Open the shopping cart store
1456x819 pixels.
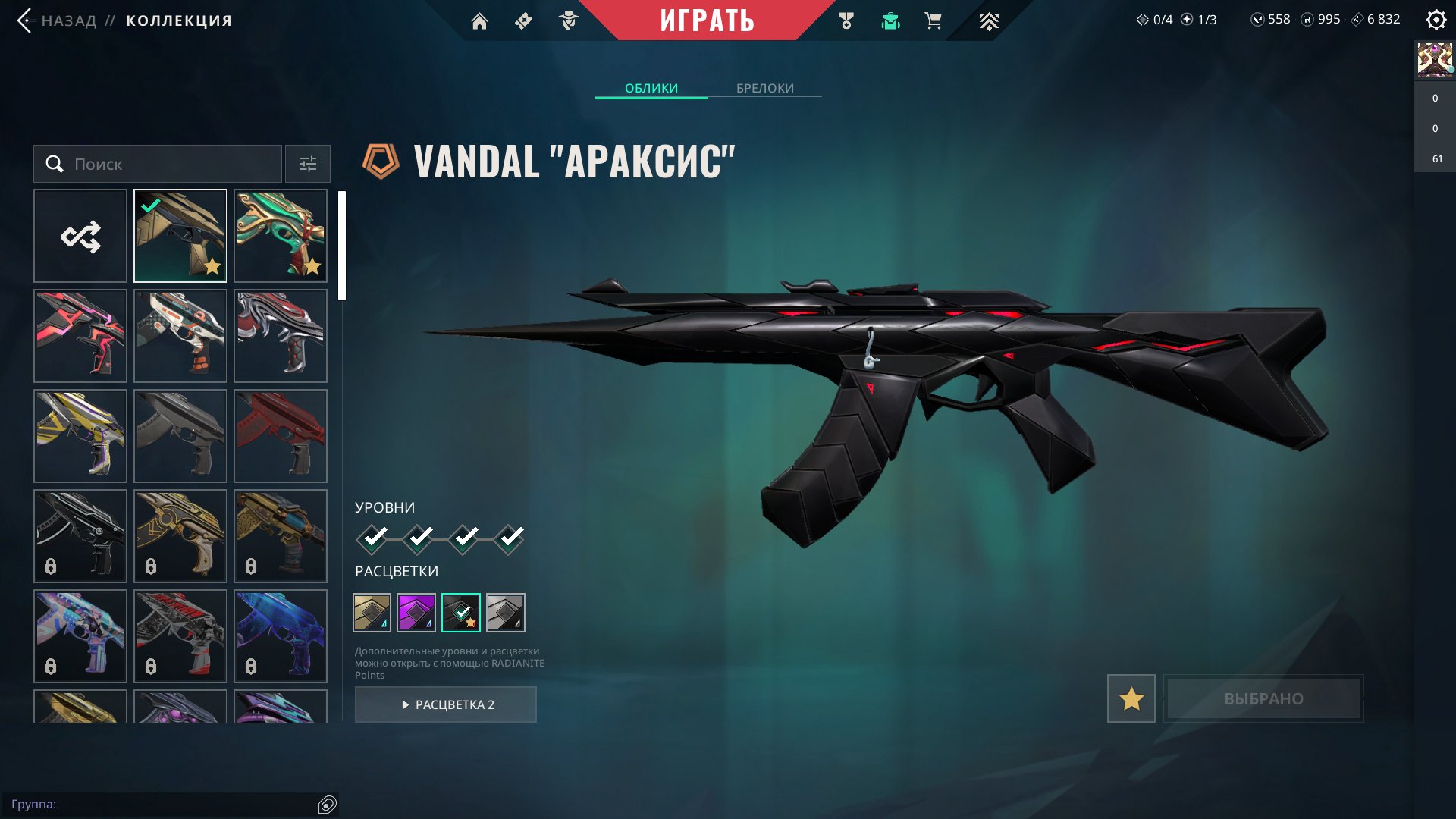click(x=933, y=21)
